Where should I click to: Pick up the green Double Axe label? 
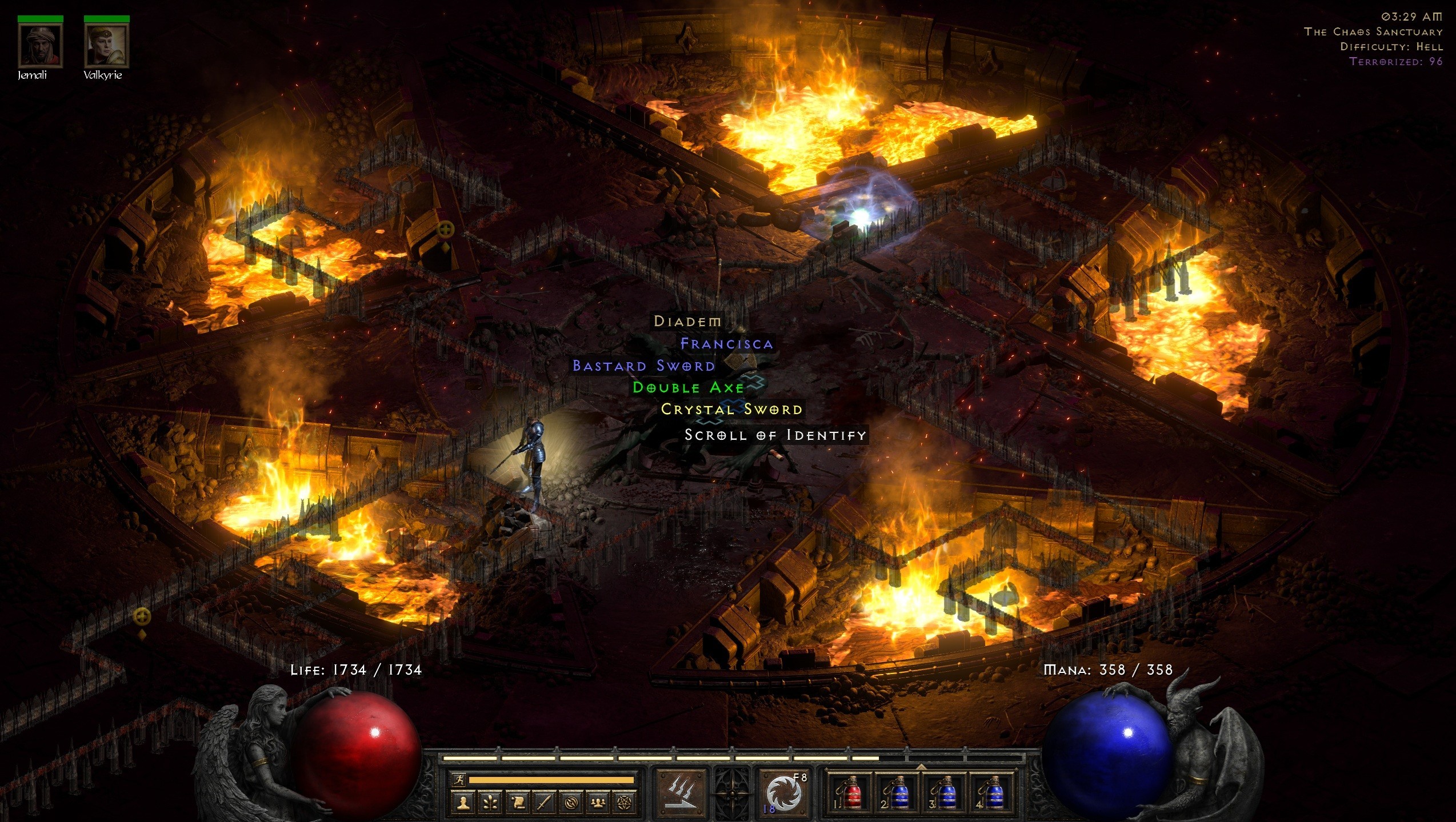[688, 388]
